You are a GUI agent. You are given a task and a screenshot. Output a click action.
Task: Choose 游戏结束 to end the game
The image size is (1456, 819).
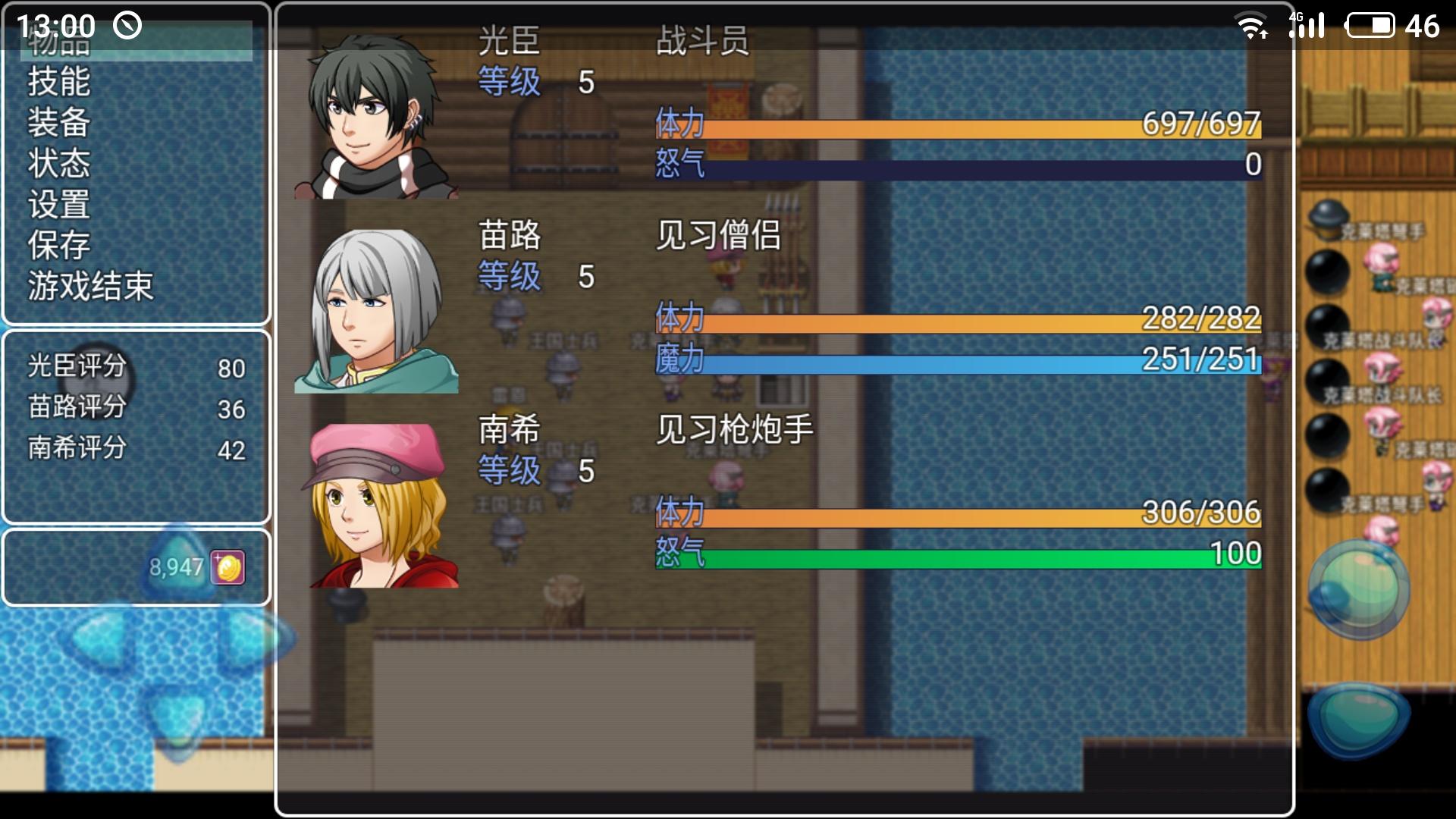tap(91, 287)
